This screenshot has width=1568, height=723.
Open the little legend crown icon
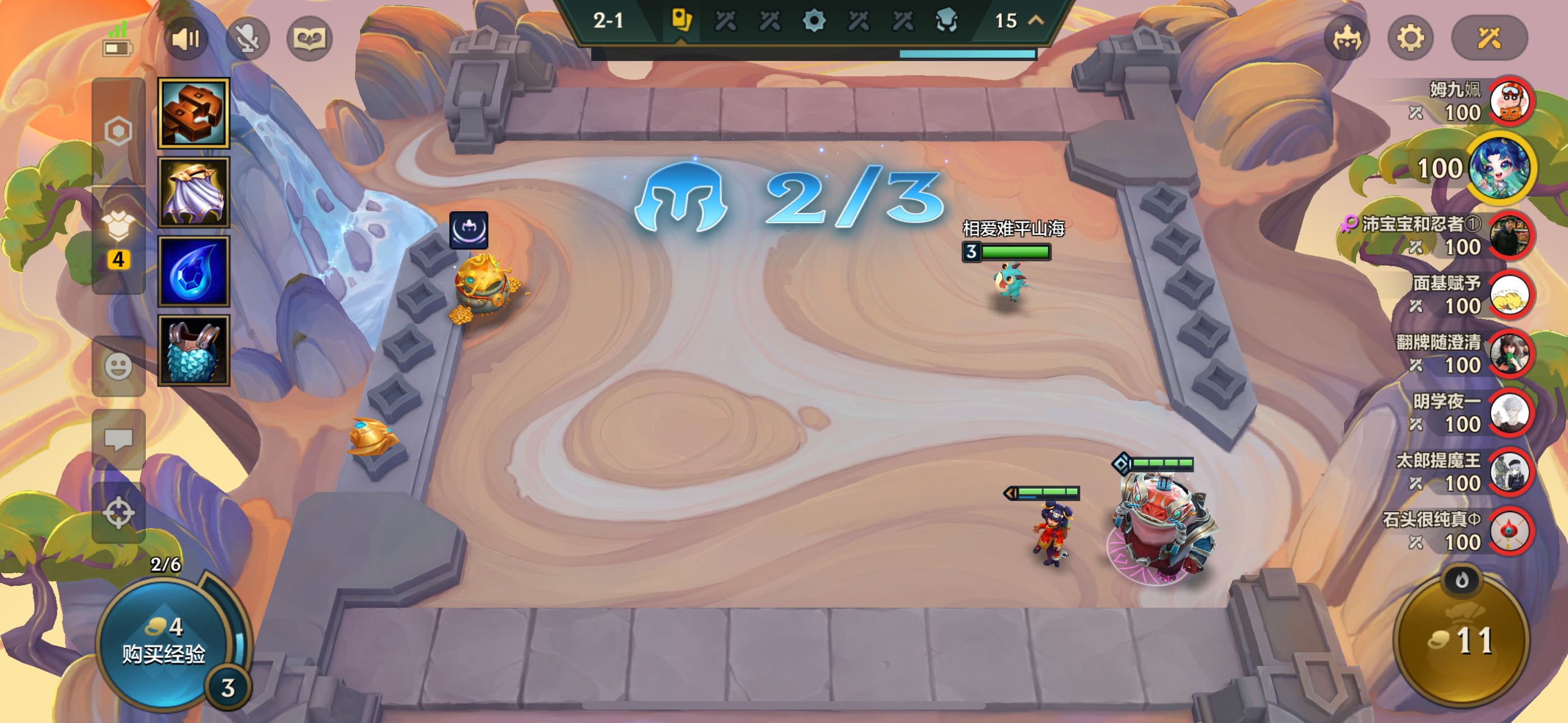click(x=1346, y=39)
